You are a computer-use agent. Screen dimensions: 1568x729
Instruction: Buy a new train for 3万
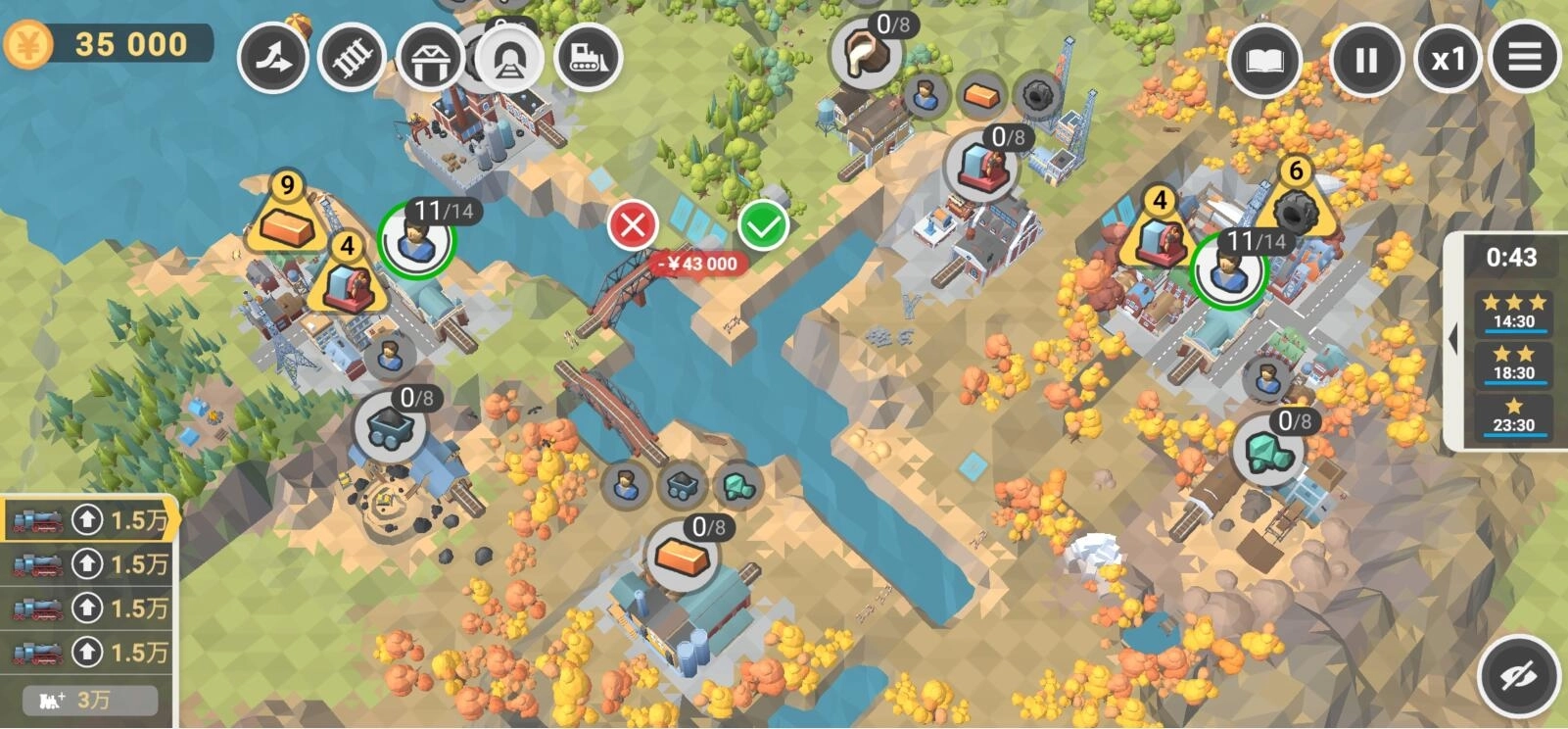tap(89, 700)
